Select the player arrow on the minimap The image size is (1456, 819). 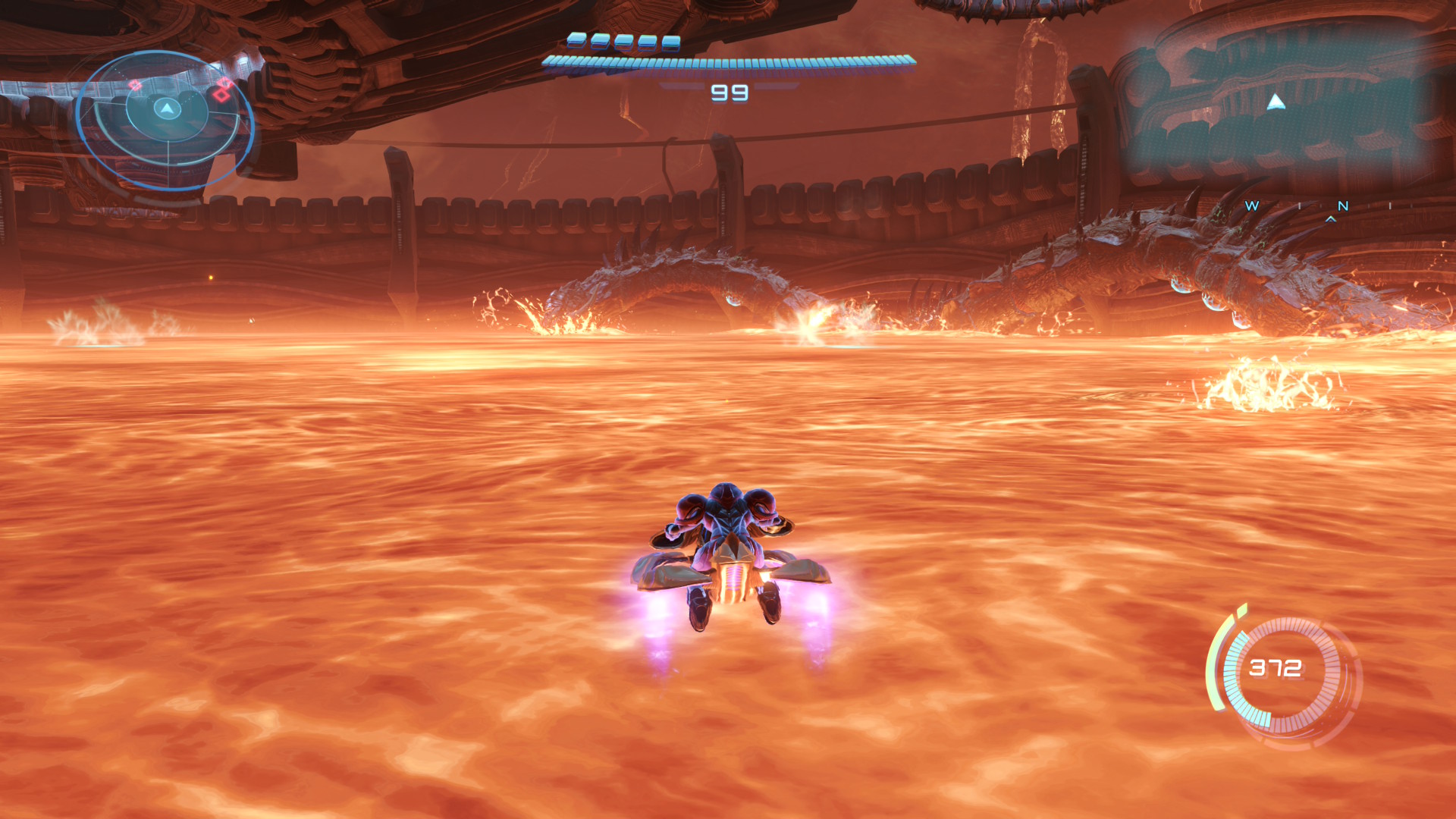[1276, 102]
